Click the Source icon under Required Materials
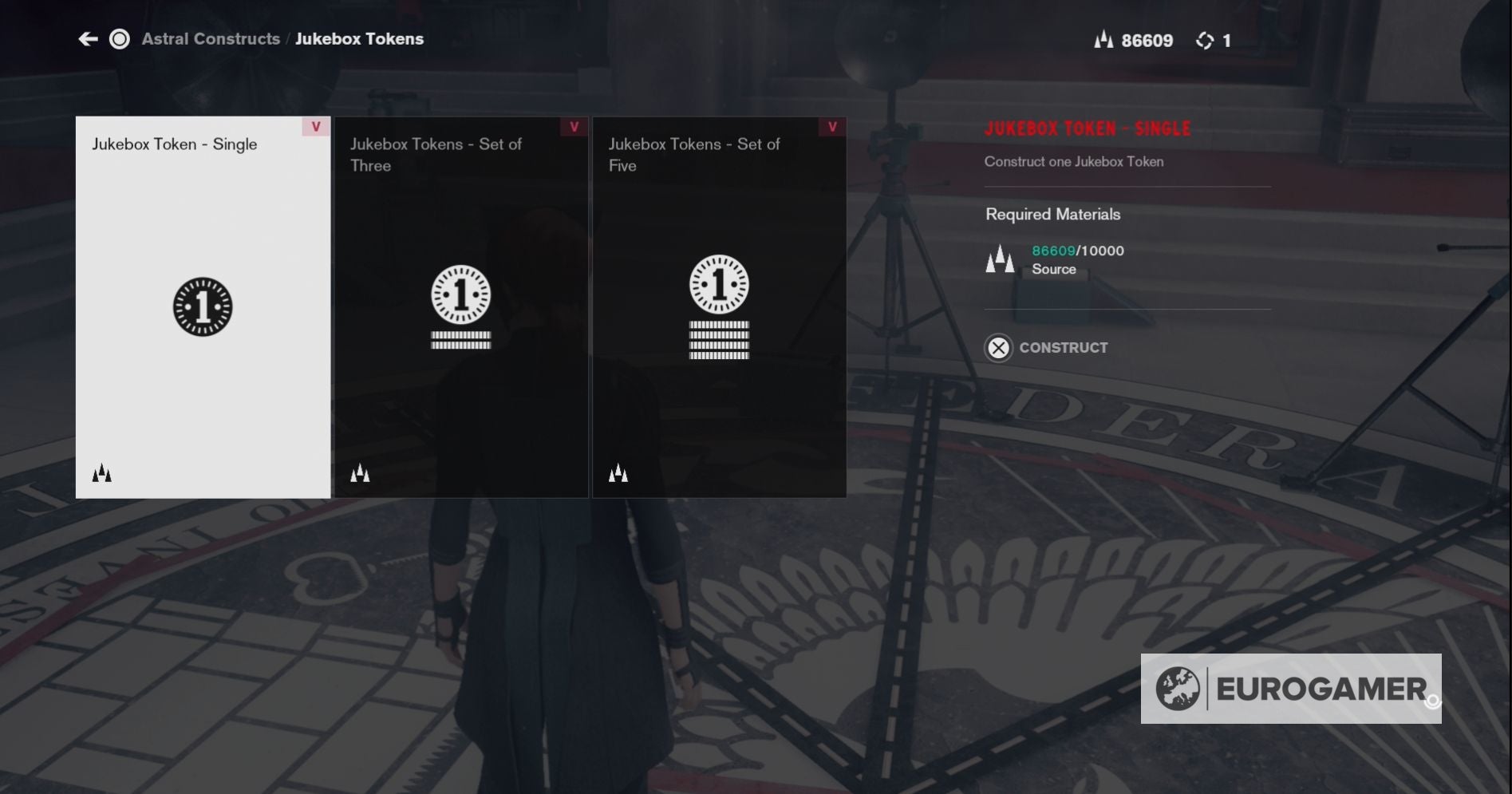 [x=999, y=258]
